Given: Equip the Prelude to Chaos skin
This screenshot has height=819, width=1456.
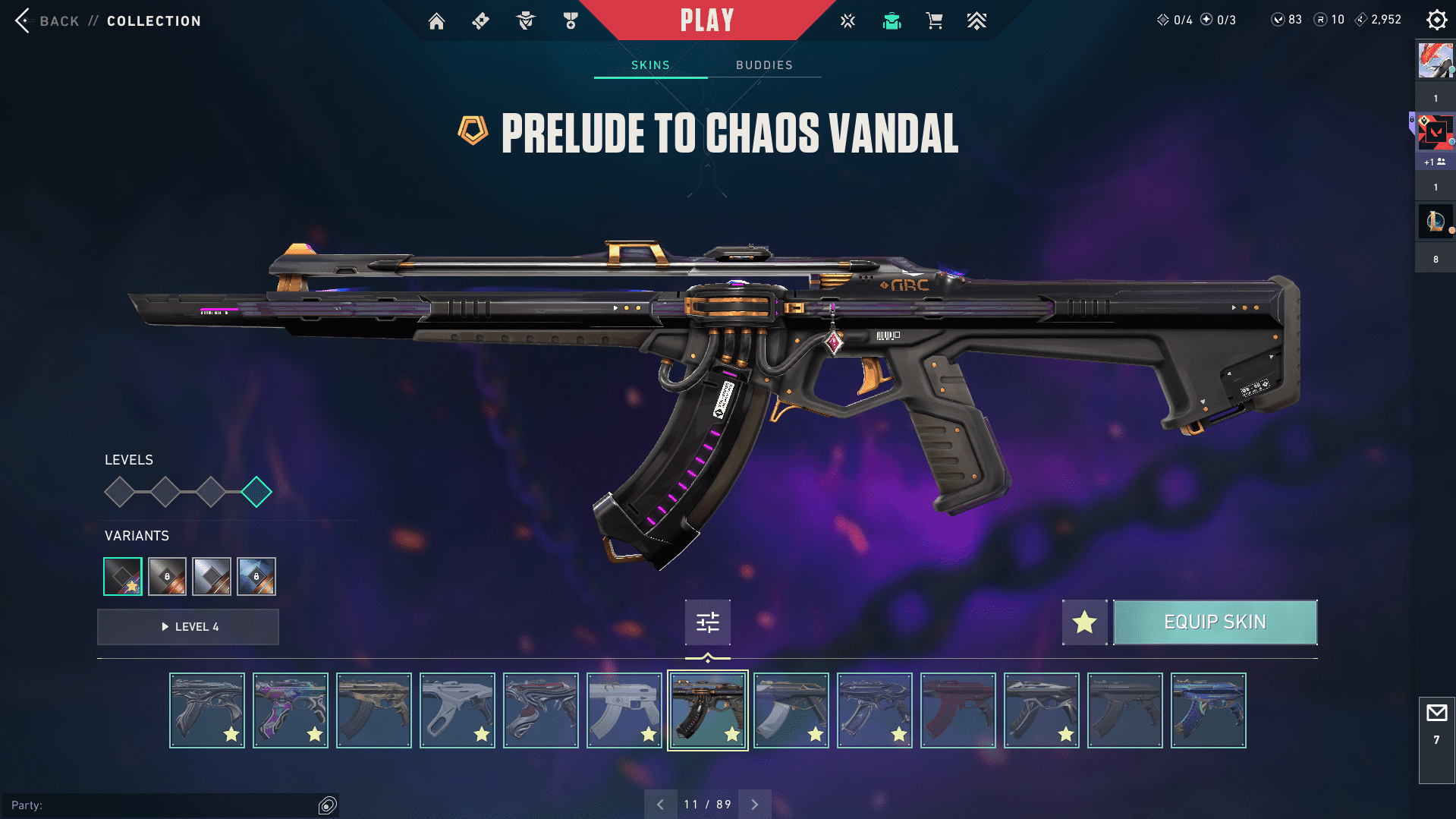Looking at the screenshot, I should (1215, 622).
